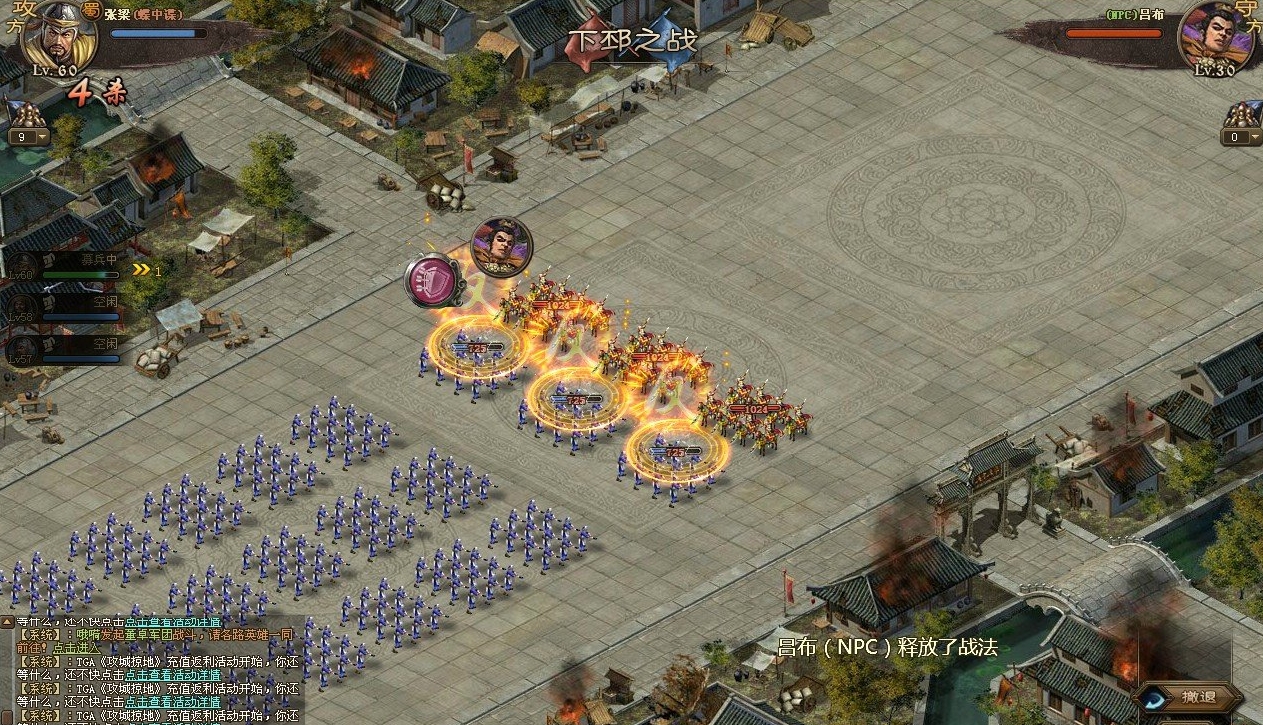Click the Lu Bu portrait bubble above the troops
Image resolution: width=1263 pixels, height=725 pixels.
[501, 246]
